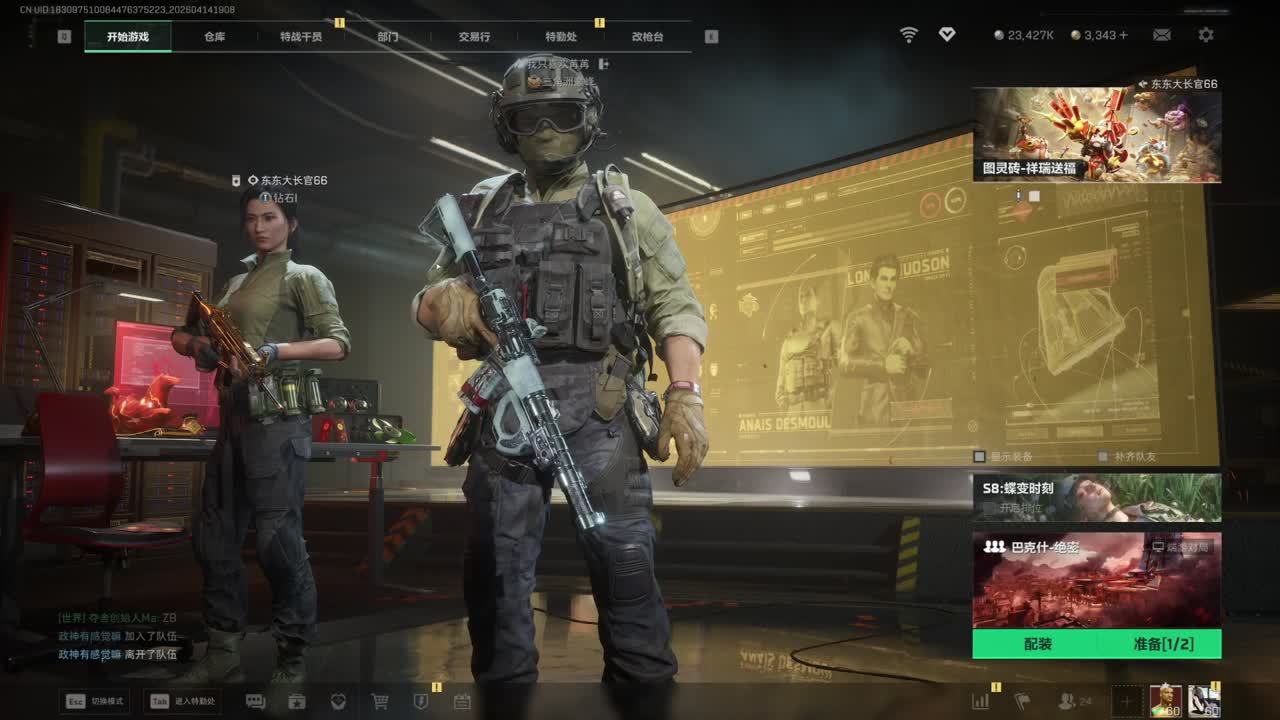Viewport: 1280px width, 720px height.
Task: Go to the 交易行 trading tab
Action: (474, 37)
